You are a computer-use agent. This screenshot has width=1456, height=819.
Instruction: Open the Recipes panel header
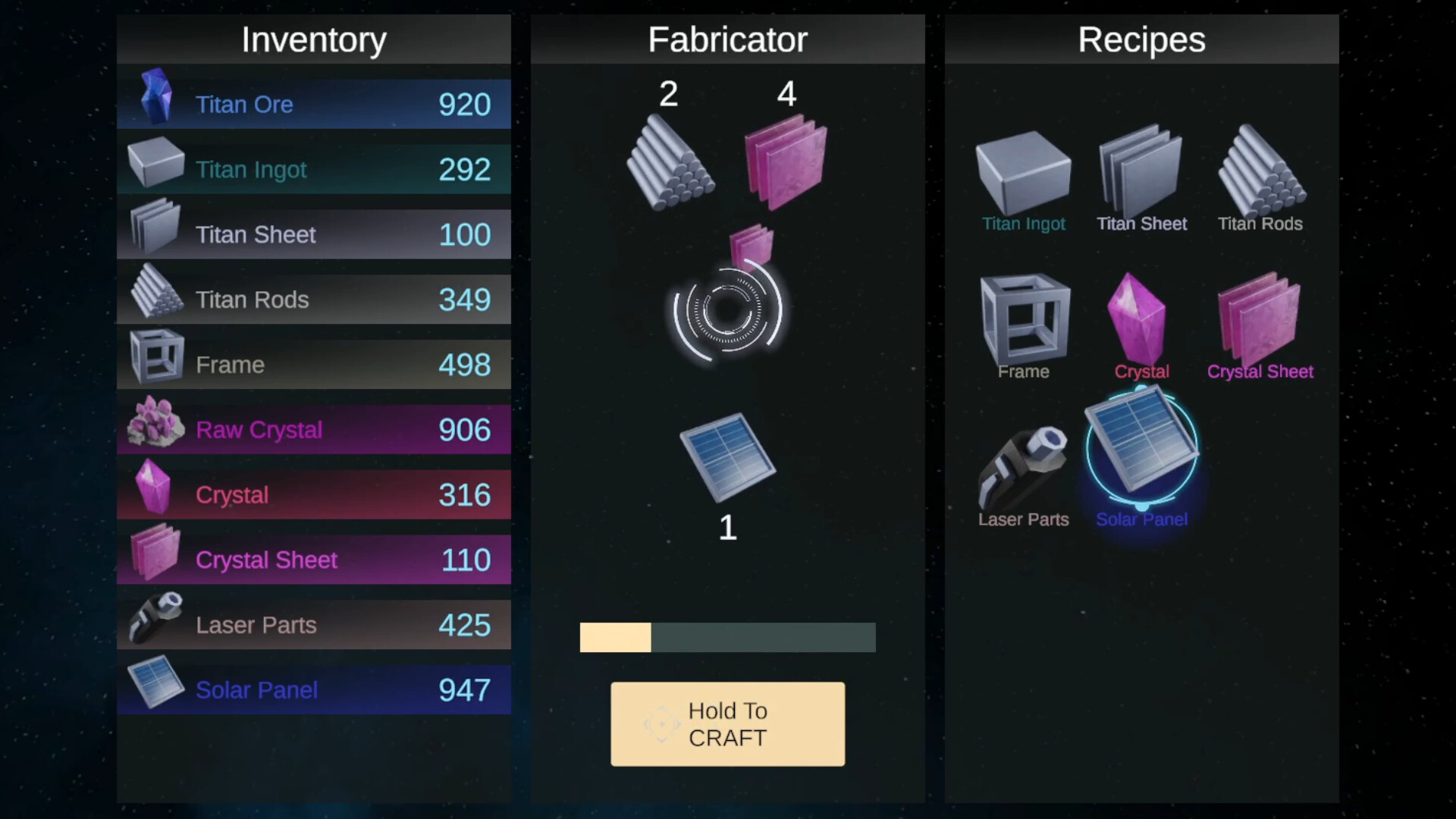1141,39
